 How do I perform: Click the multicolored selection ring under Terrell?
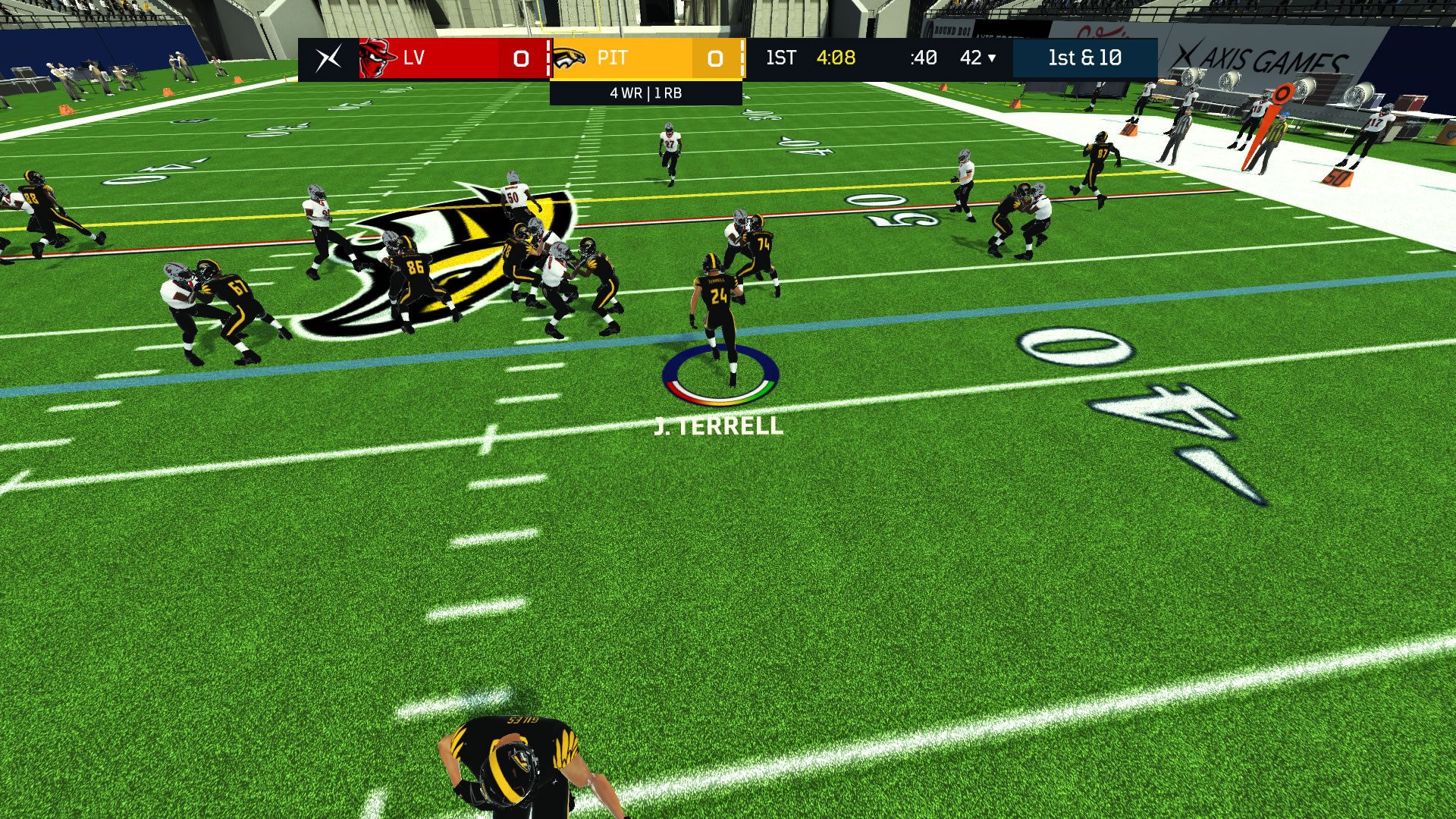(720, 375)
